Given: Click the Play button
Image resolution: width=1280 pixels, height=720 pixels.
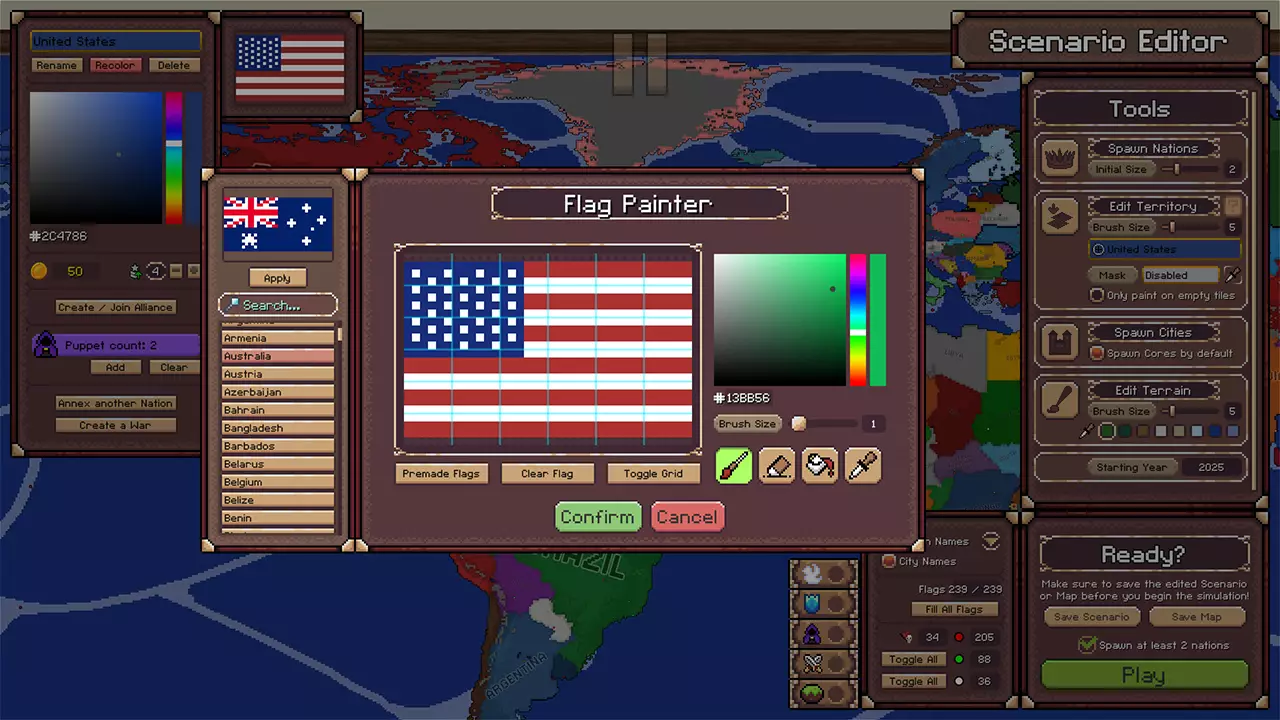Looking at the screenshot, I should click(1142, 675).
